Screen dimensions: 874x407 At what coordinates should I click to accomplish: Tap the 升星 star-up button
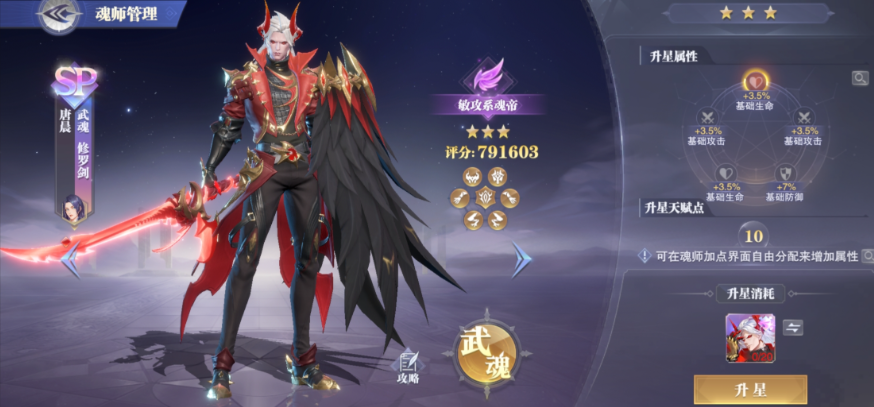coord(750,390)
